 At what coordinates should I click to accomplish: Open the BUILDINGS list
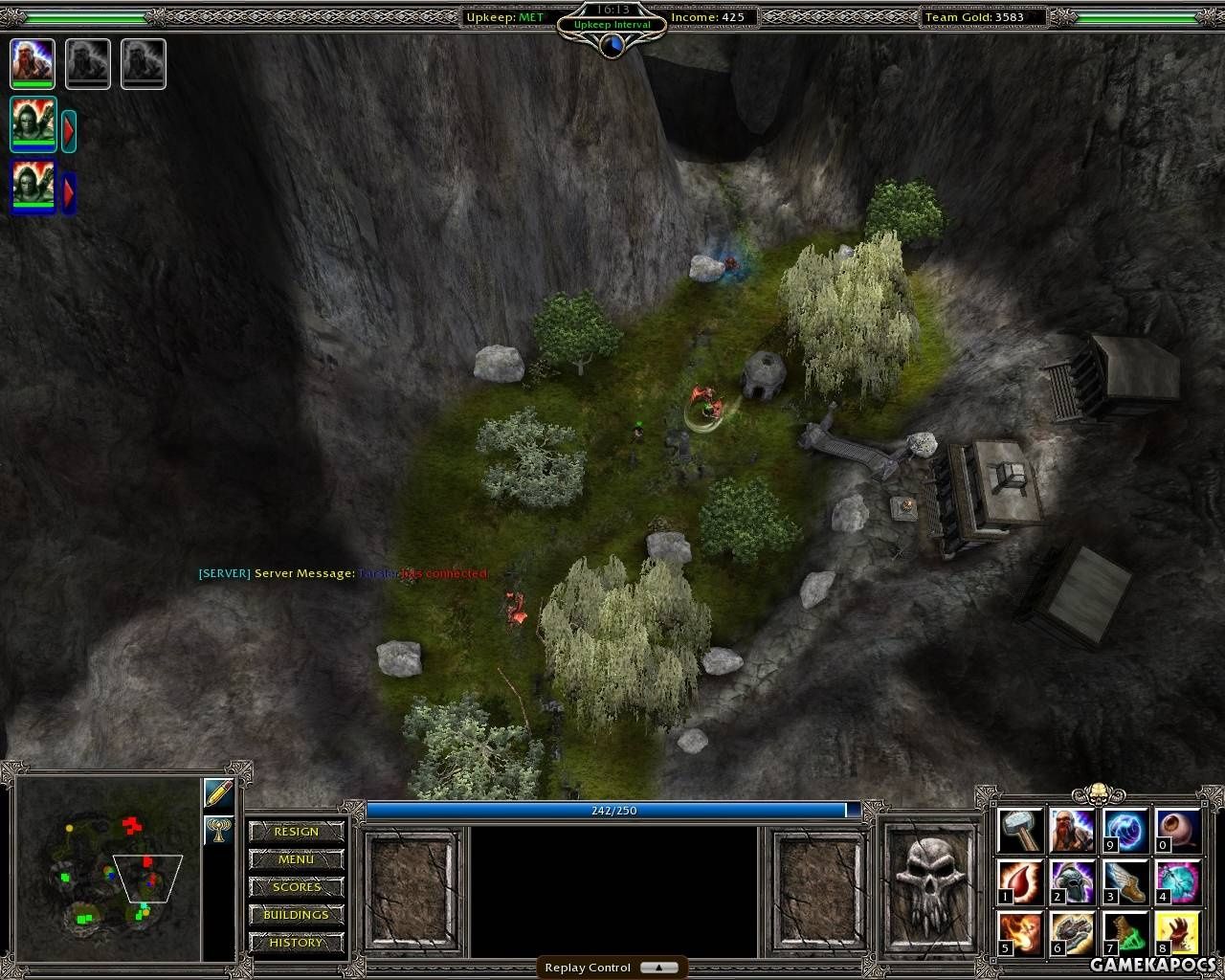click(296, 915)
